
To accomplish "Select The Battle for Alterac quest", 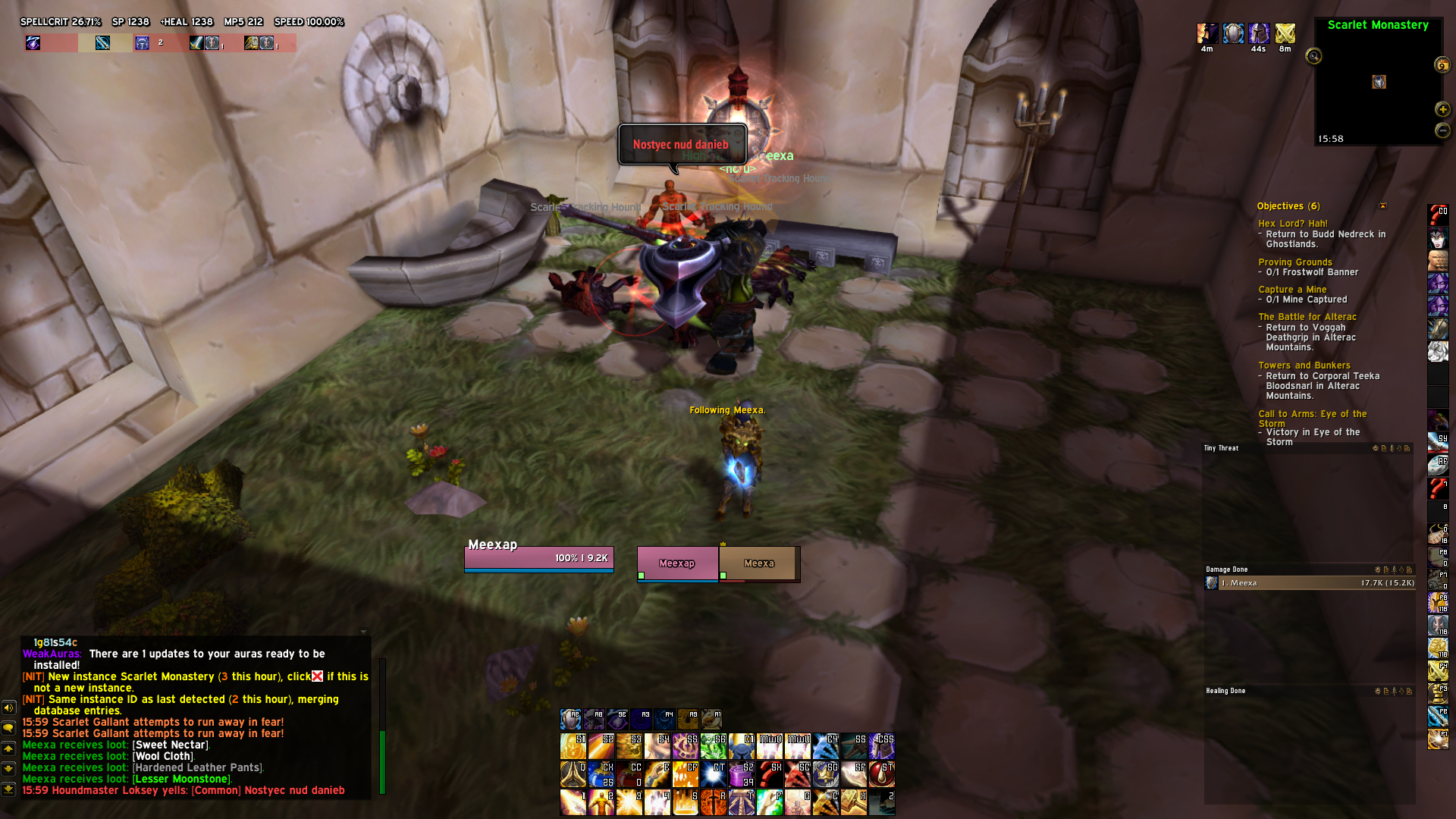I will click(1307, 317).
